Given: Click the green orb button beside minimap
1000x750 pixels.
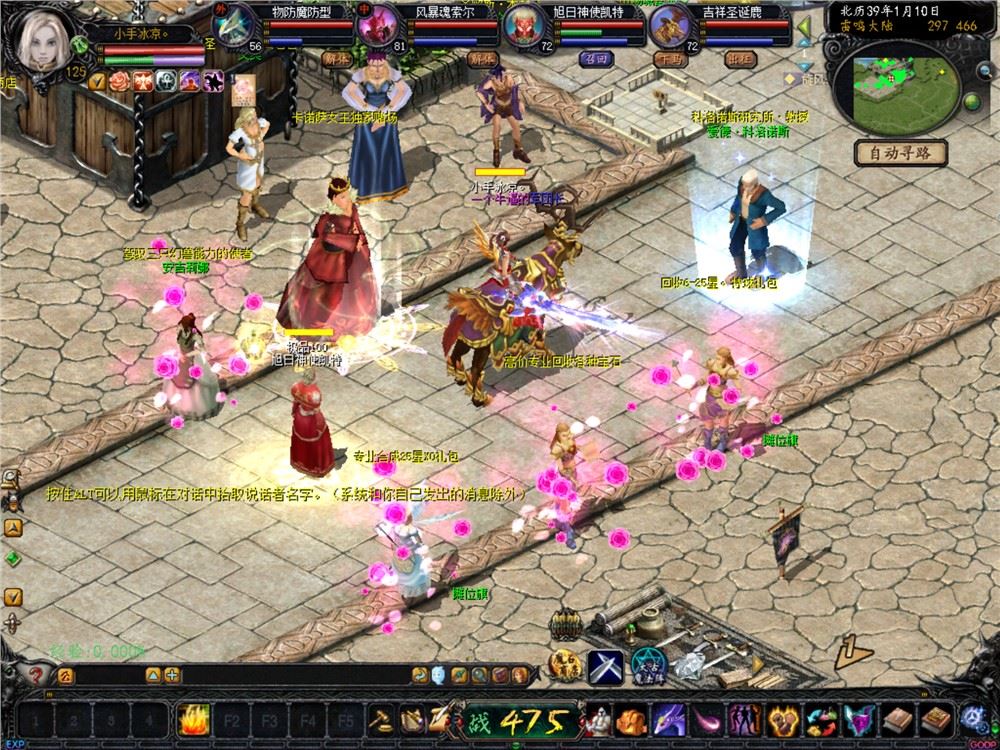Looking at the screenshot, I should click(970, 104).
